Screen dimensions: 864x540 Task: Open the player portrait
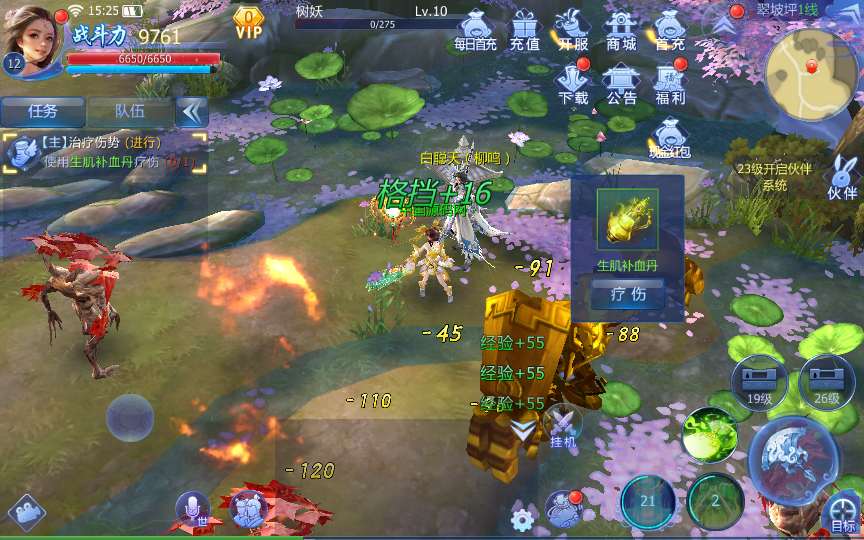(x=32, y=38)
